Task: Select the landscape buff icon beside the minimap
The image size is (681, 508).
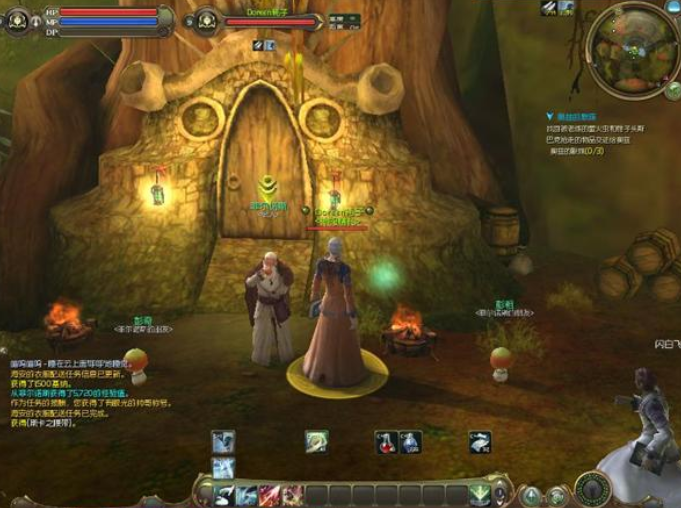Action: 567,8
